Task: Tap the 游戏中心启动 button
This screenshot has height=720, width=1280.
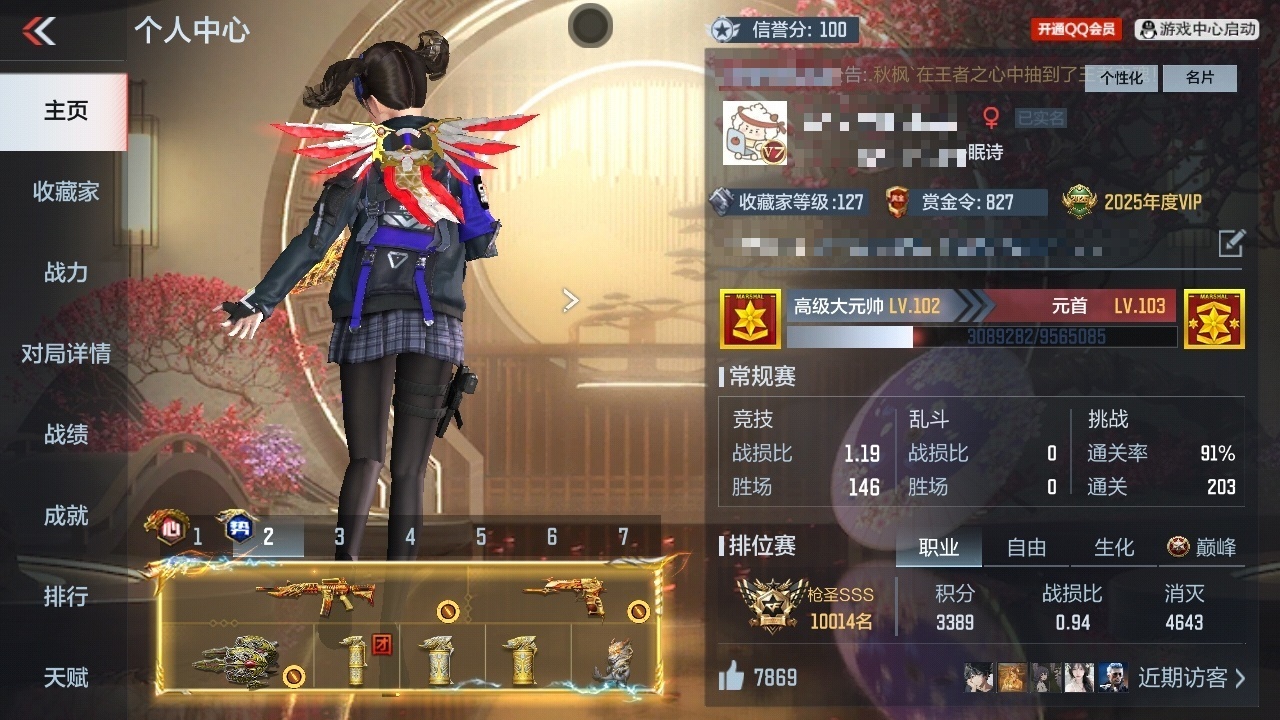Action: (1197, 30)
